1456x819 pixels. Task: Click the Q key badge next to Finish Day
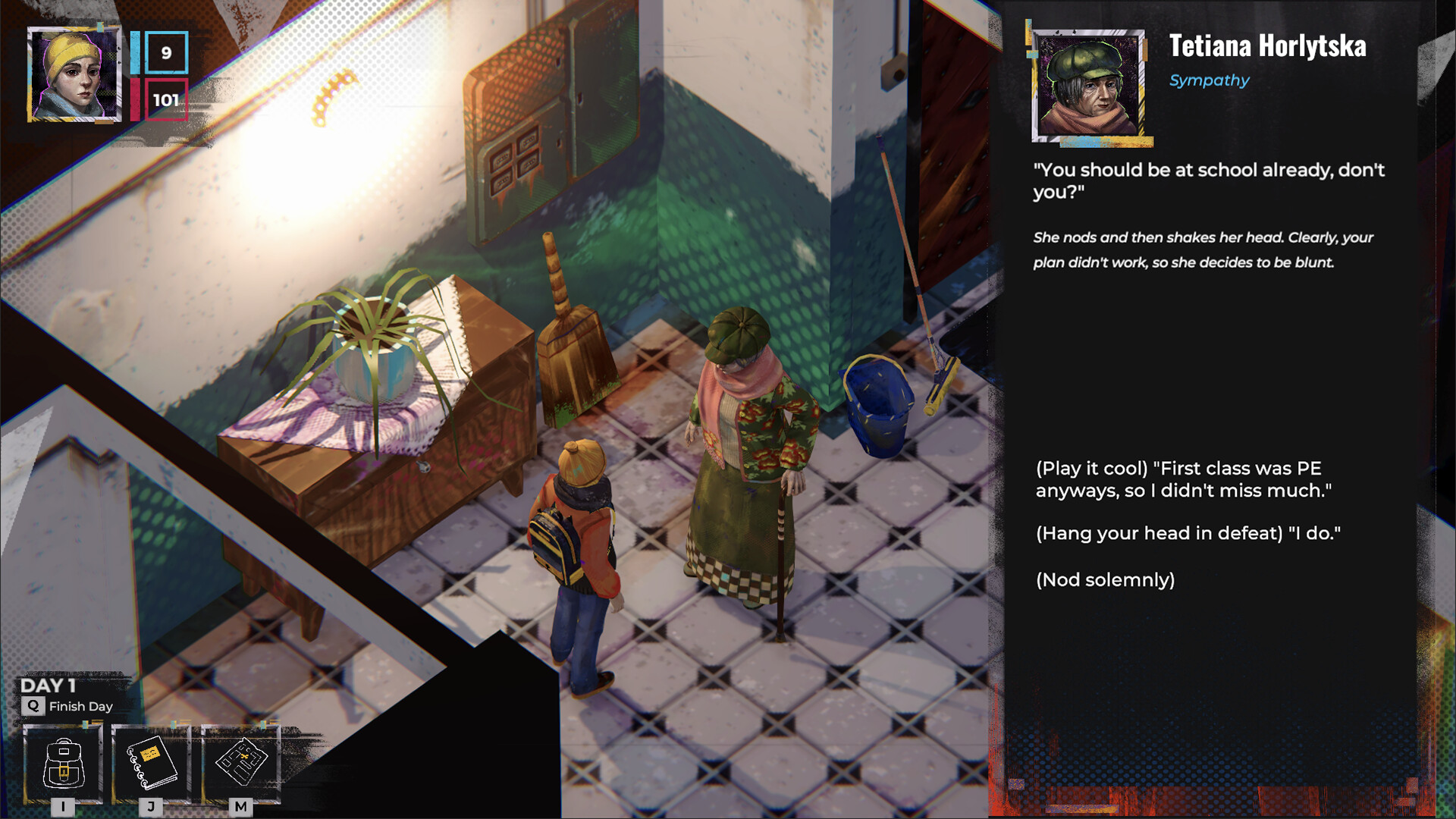[32, 706]
